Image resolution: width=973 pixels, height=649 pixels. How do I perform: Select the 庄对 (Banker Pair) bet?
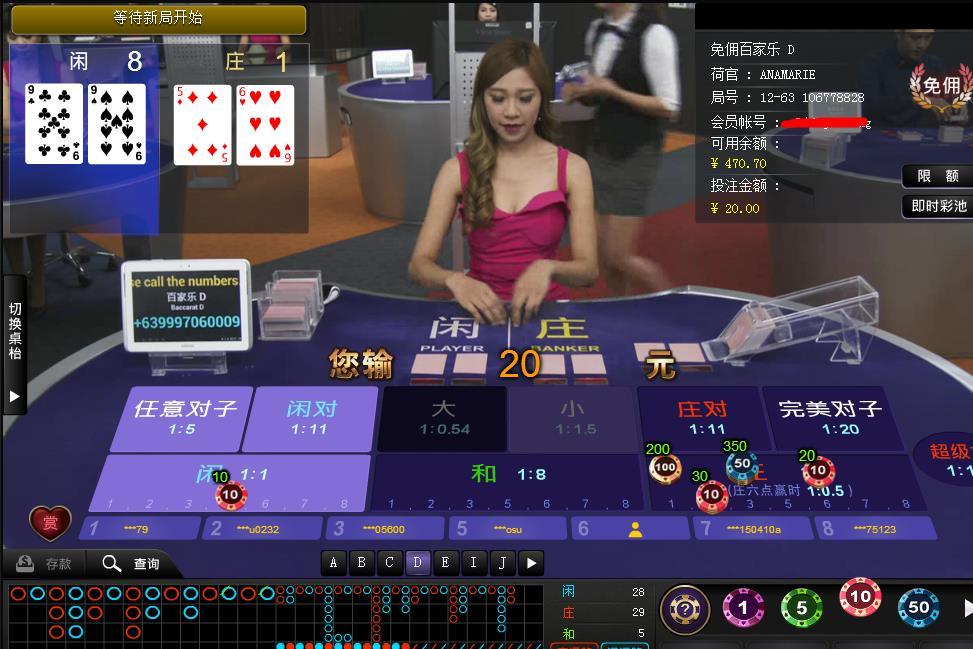coord(701,417)
